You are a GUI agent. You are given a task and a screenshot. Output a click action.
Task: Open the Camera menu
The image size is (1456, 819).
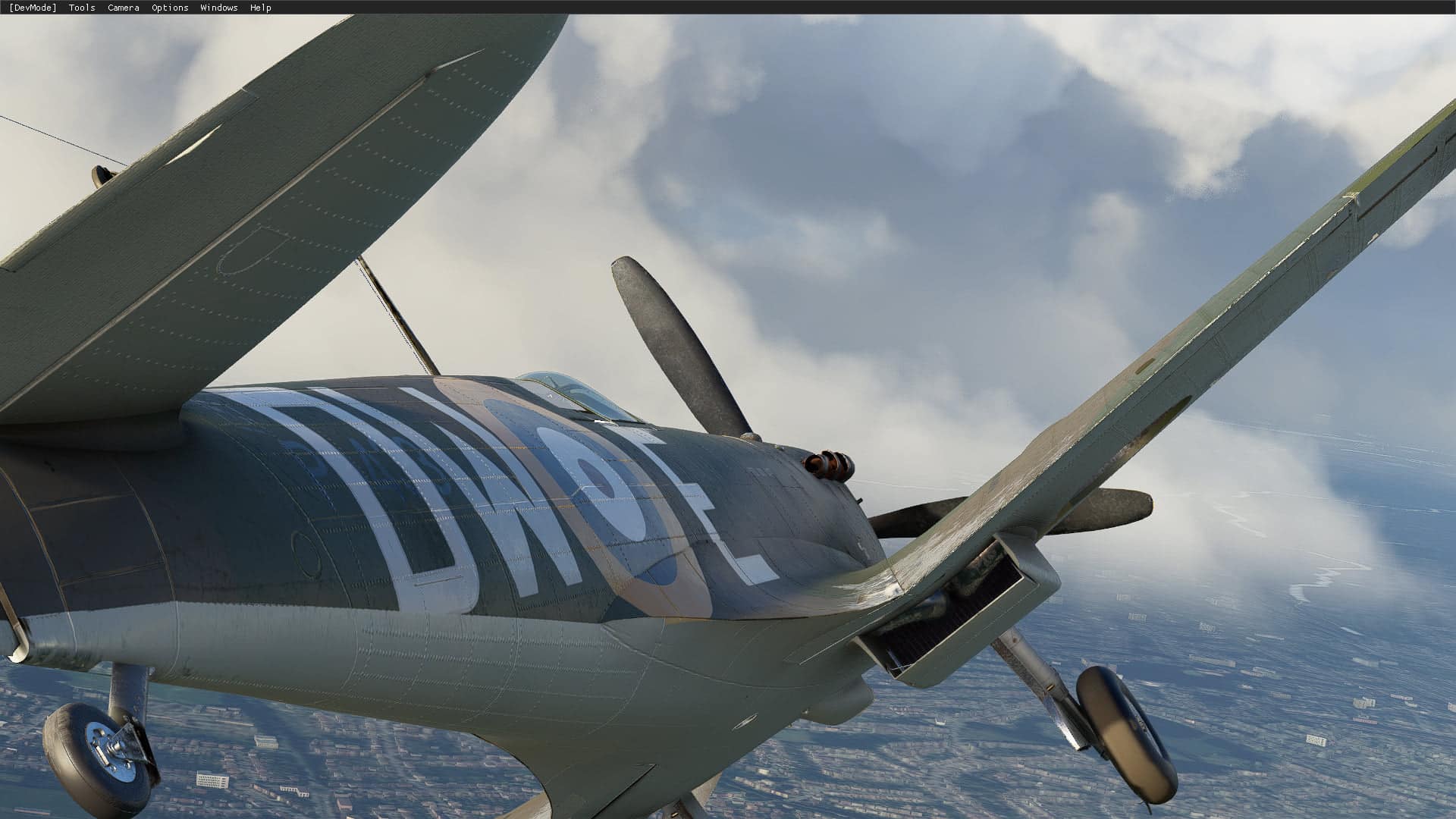click(x=123, y=8)
